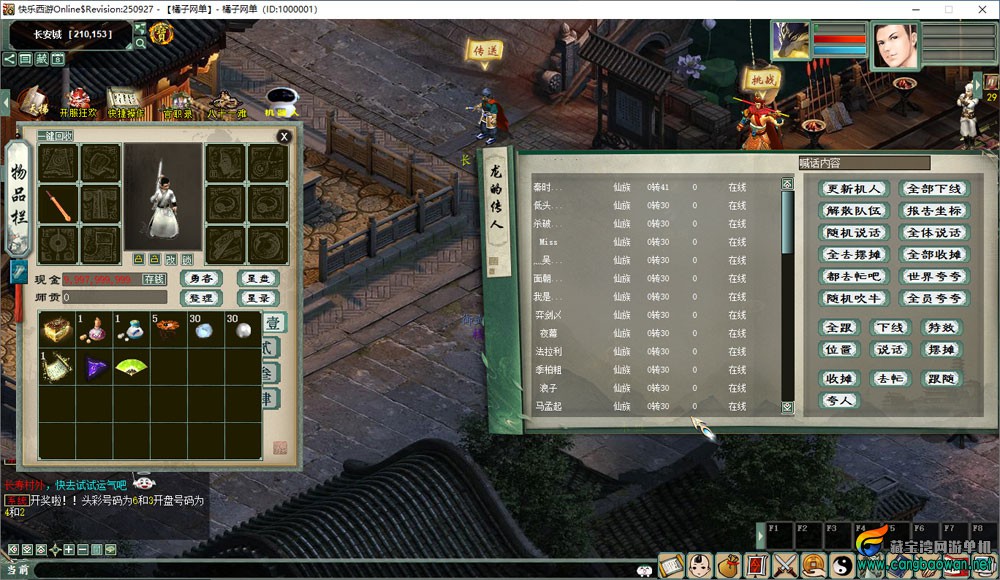Click the 全部下线 button
The width and height of the screenshot is (1000, 580).
click(x=934, y=189)
